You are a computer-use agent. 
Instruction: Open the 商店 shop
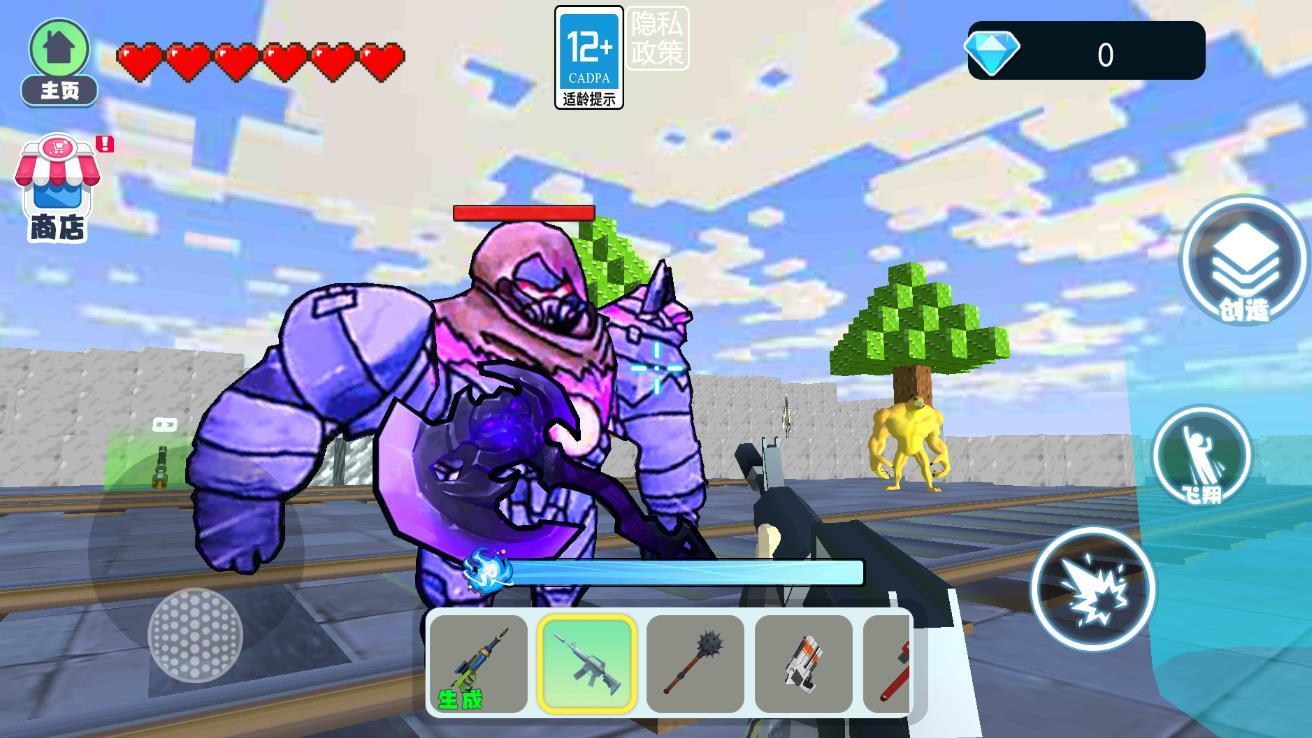tap(58, 190)
